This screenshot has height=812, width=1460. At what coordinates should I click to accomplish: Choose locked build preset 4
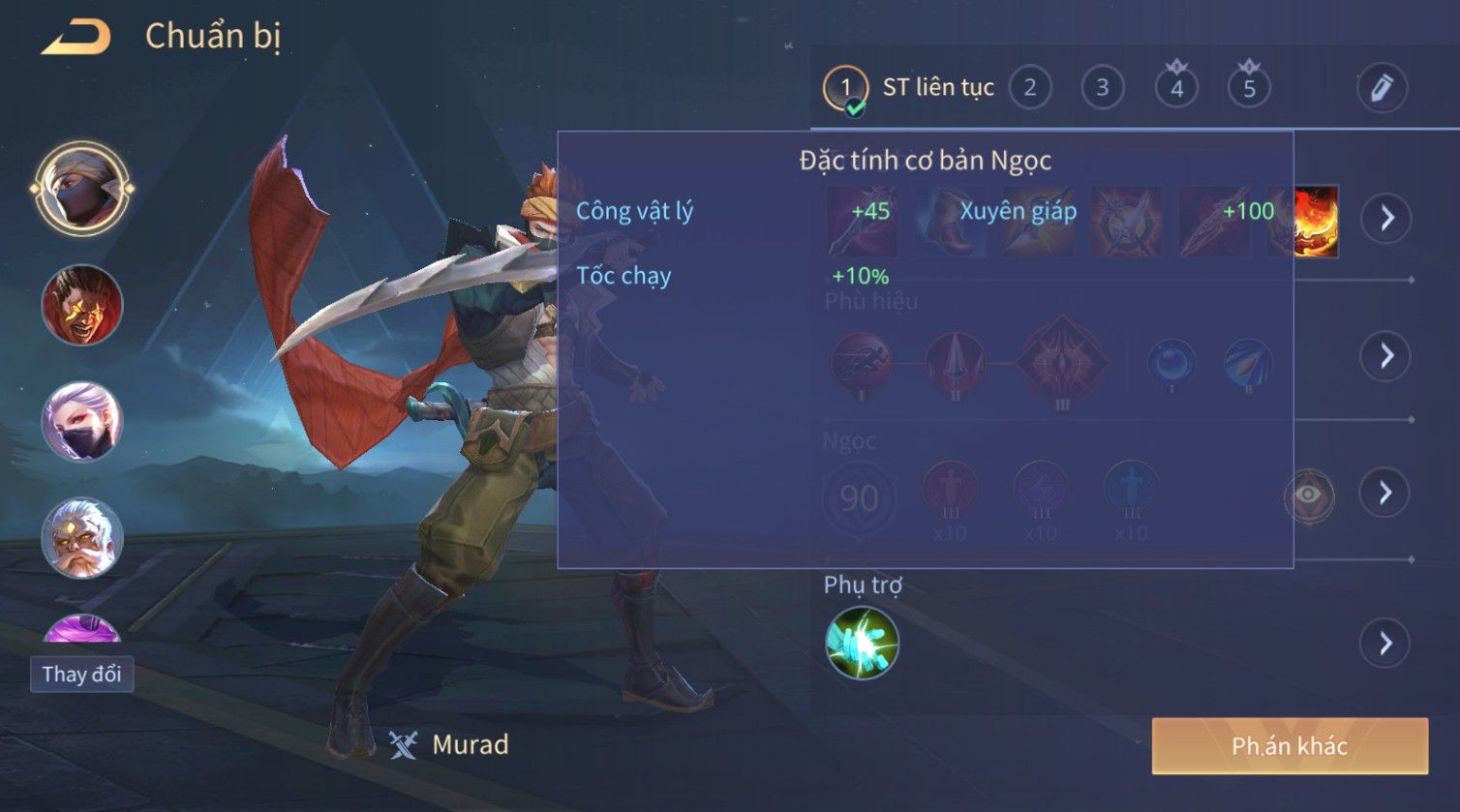(x=1176, y=88)
